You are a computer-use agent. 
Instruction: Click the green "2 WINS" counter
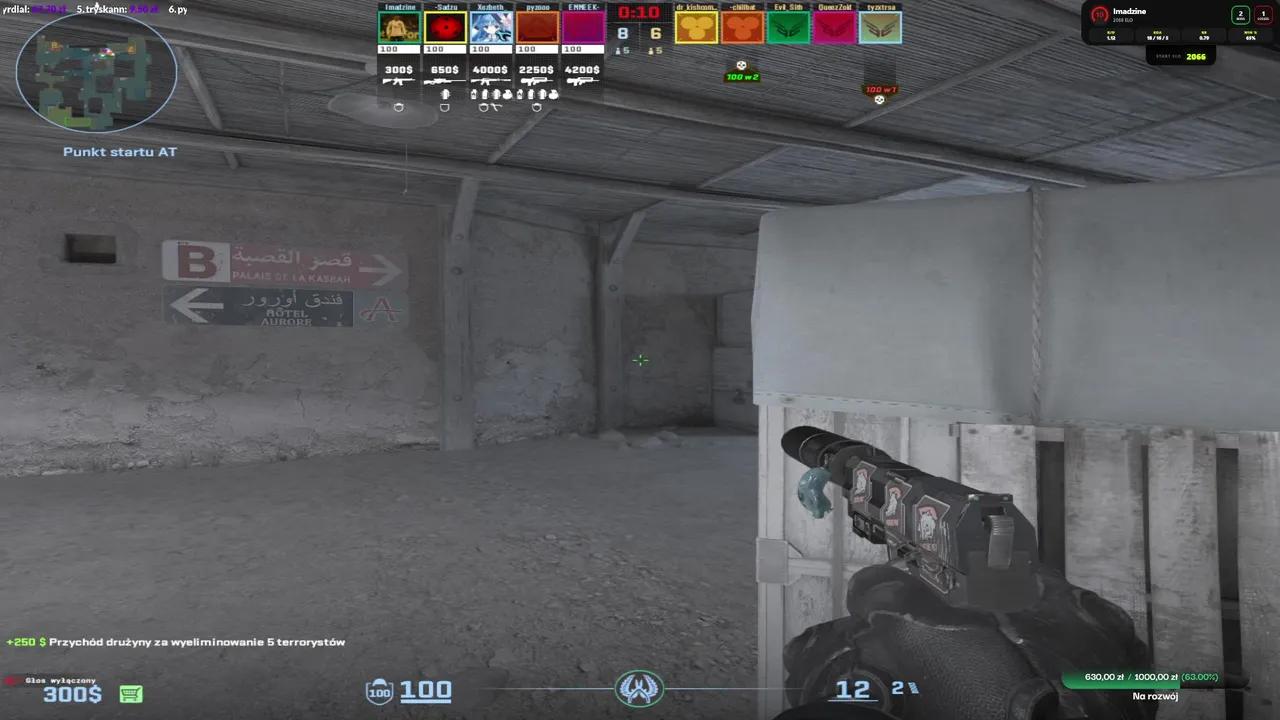click(1240, 15)
